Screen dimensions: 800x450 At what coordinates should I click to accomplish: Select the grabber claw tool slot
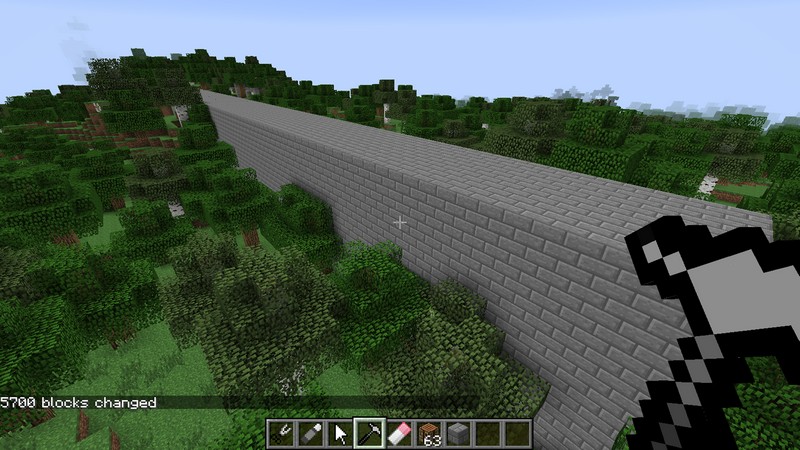283,434
